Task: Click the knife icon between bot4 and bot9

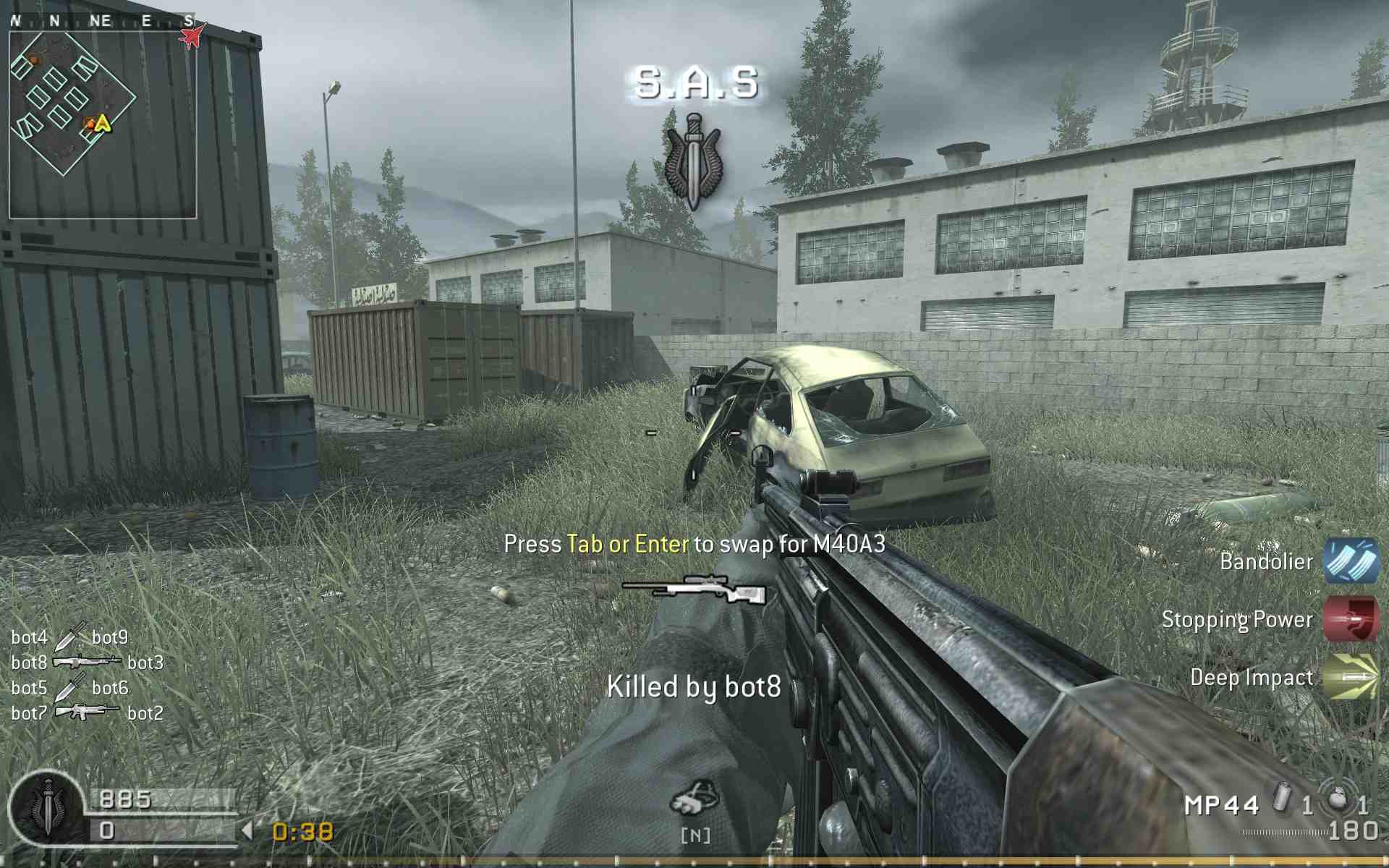Action: pos(69,637)
